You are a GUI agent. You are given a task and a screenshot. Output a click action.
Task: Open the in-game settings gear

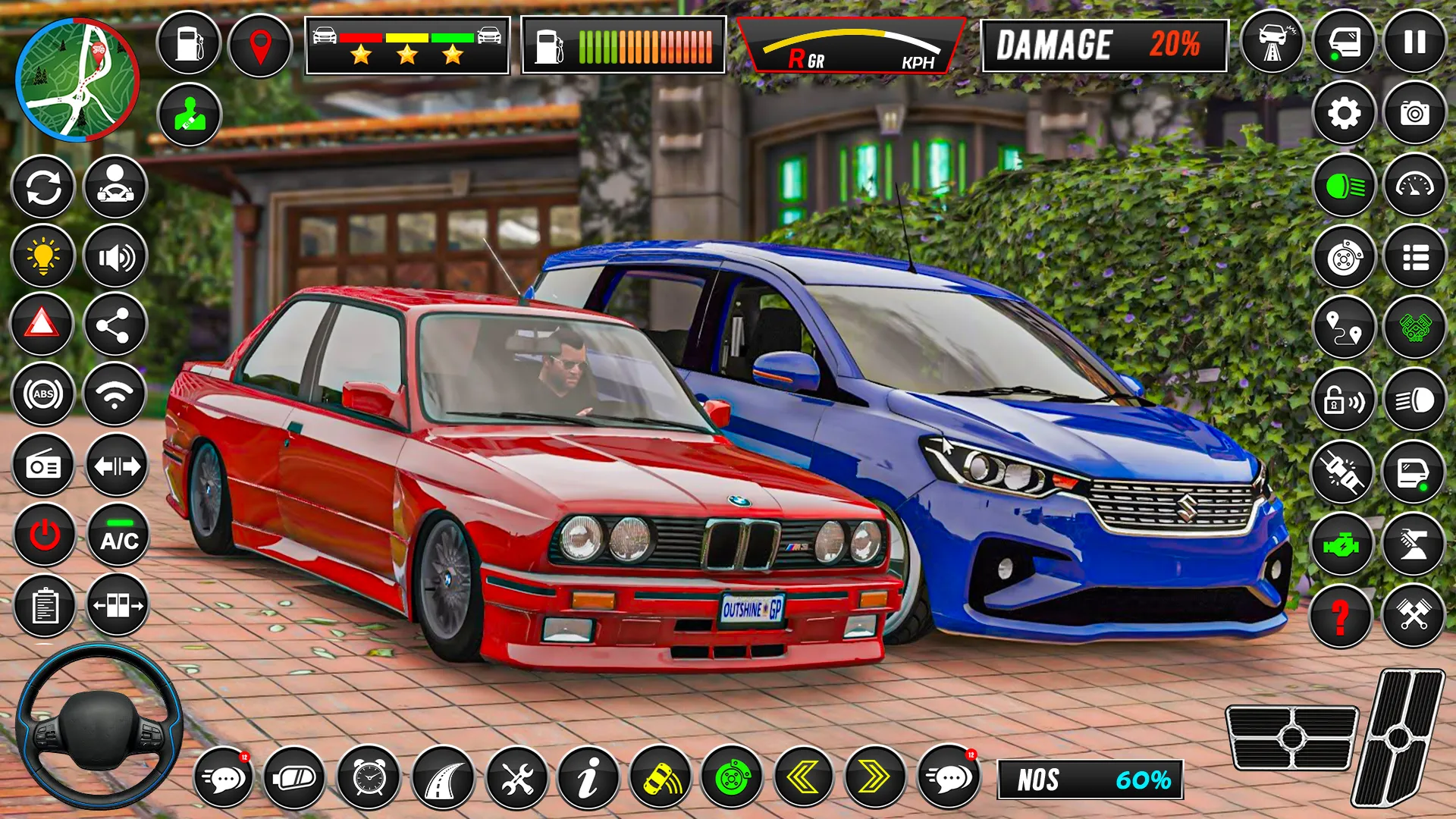[1343, 114]
